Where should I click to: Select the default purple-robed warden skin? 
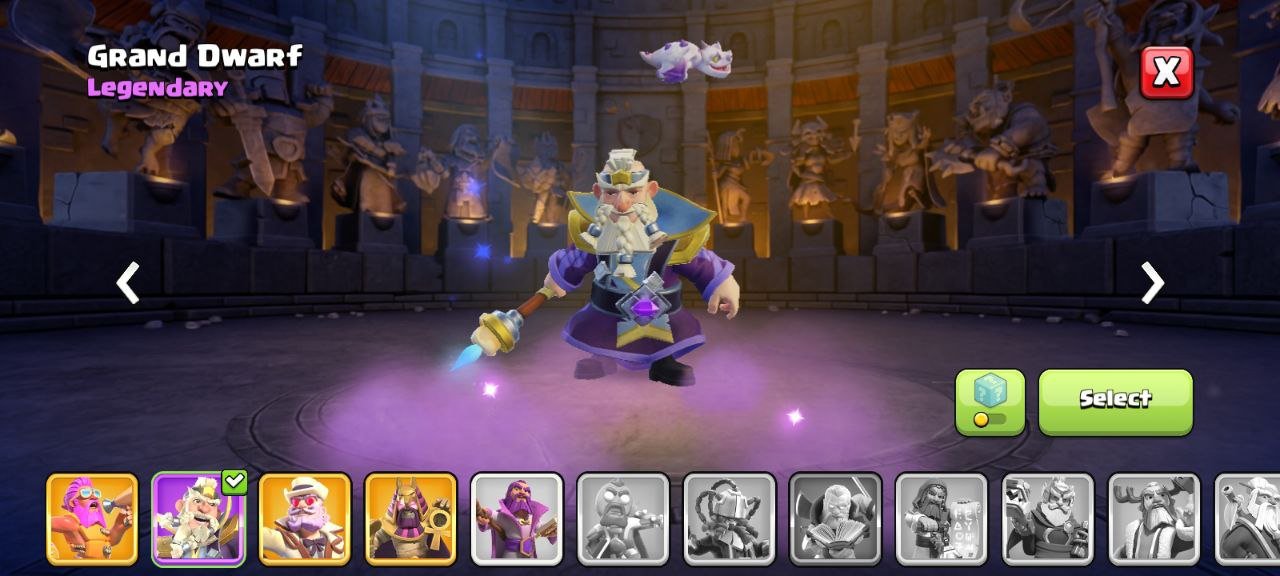517,519
